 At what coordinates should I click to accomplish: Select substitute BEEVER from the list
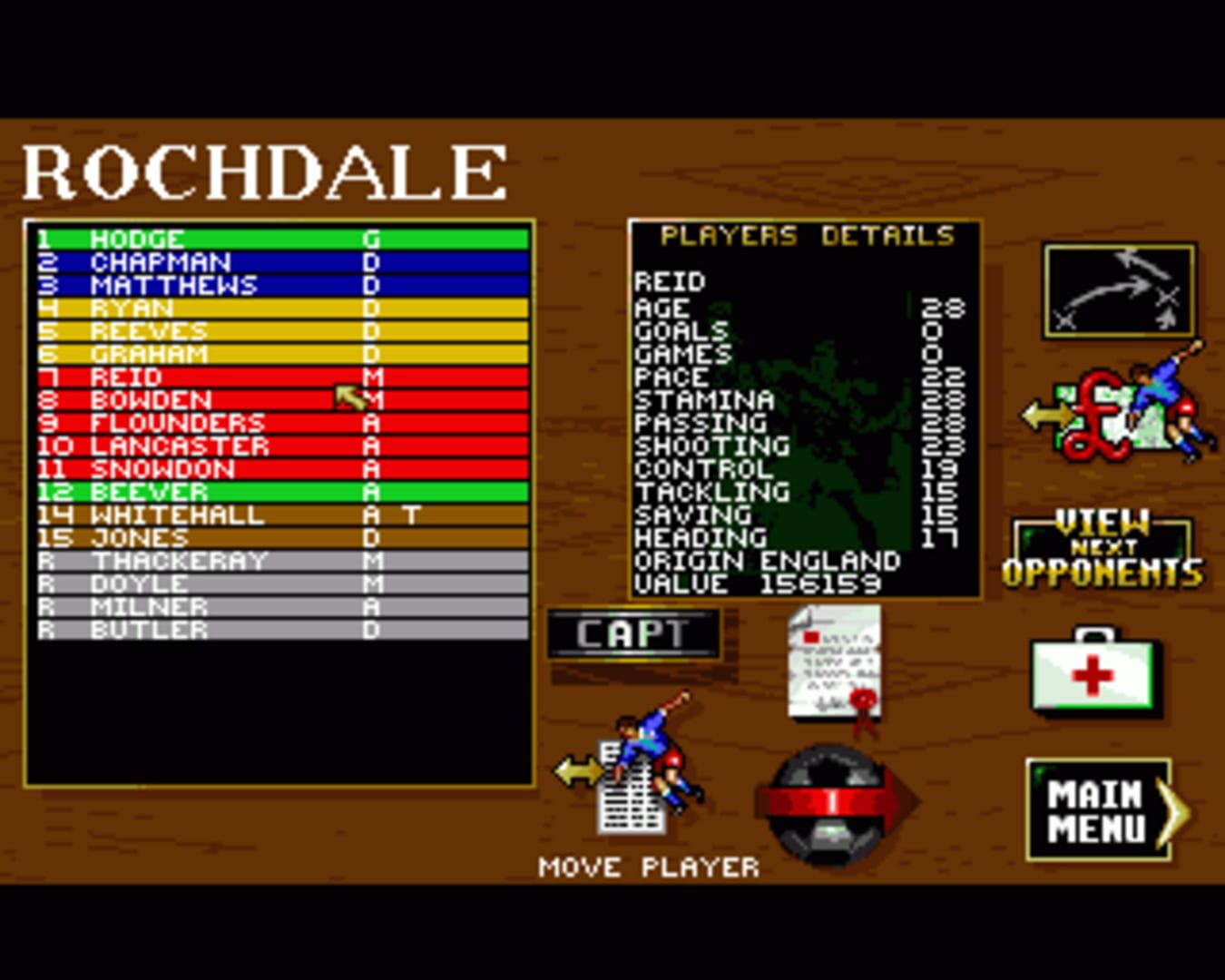coord(181,491)
